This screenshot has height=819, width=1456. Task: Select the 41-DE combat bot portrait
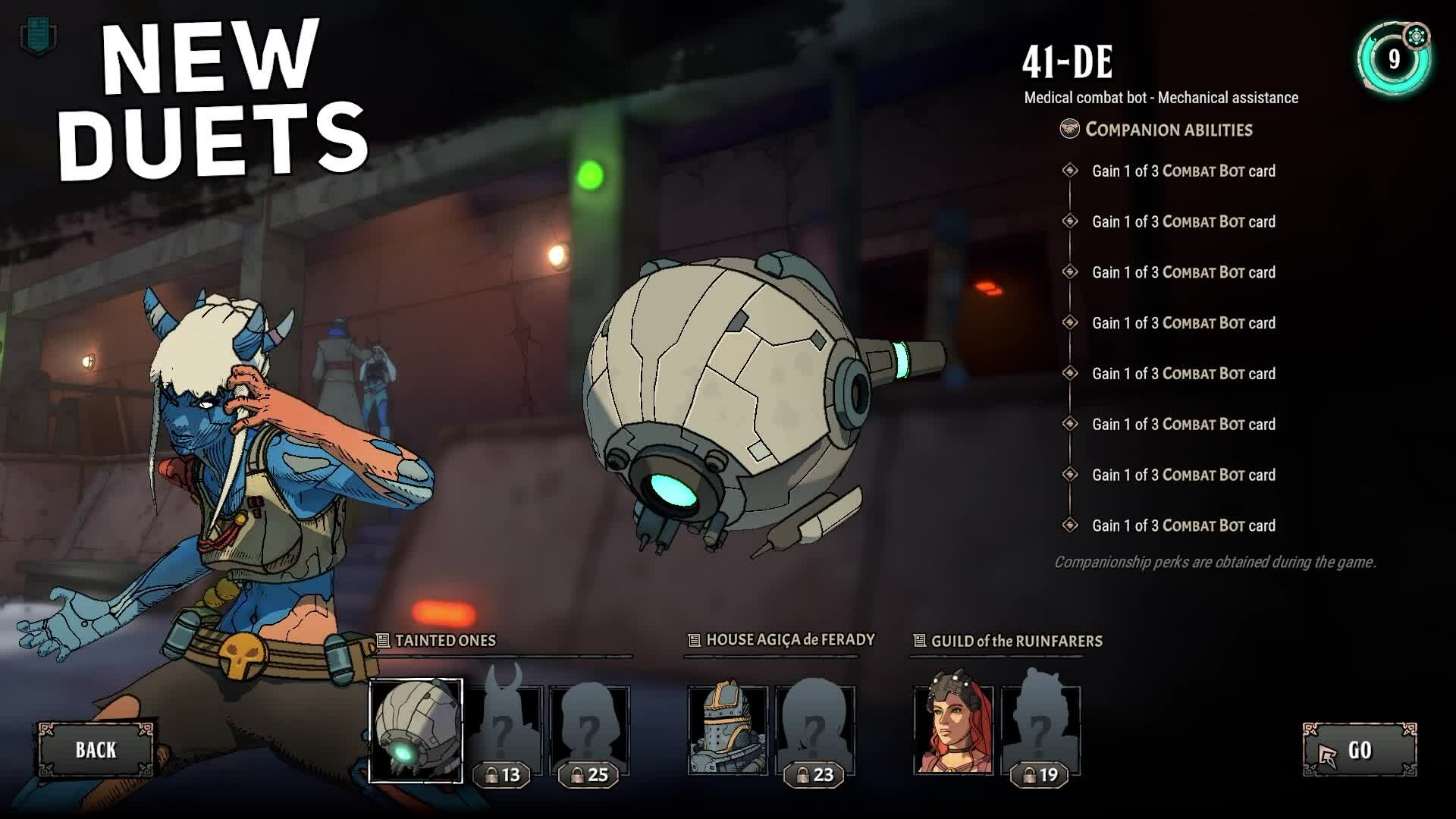pyautogui.click(x=416, y=730)
